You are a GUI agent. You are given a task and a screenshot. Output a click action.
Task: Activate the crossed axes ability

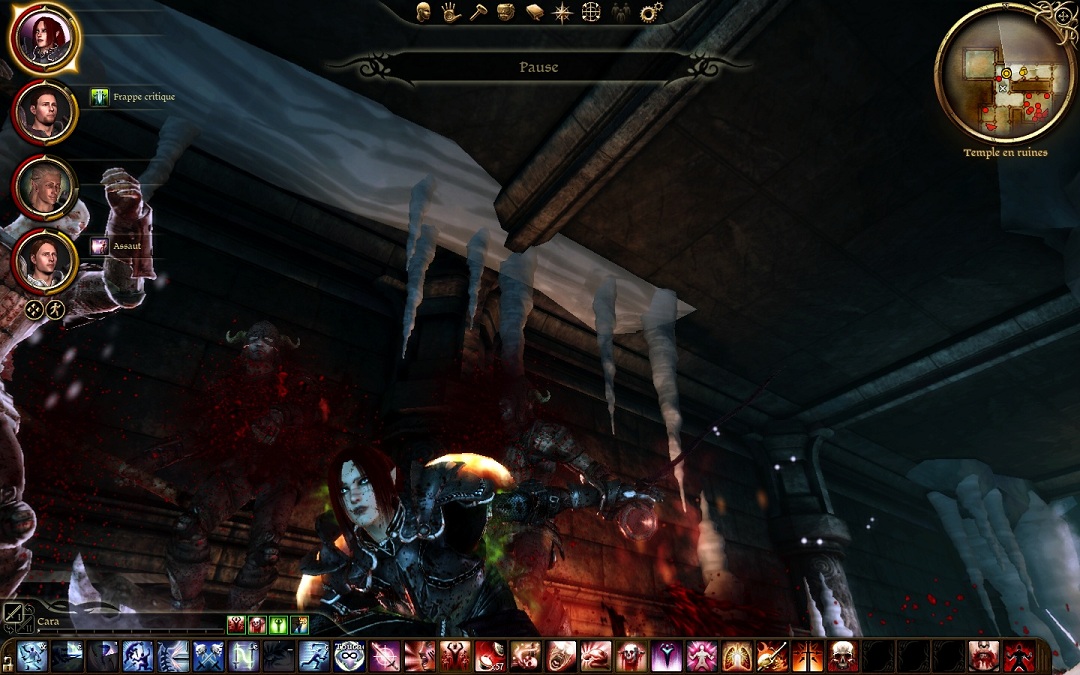click(208, 656)
